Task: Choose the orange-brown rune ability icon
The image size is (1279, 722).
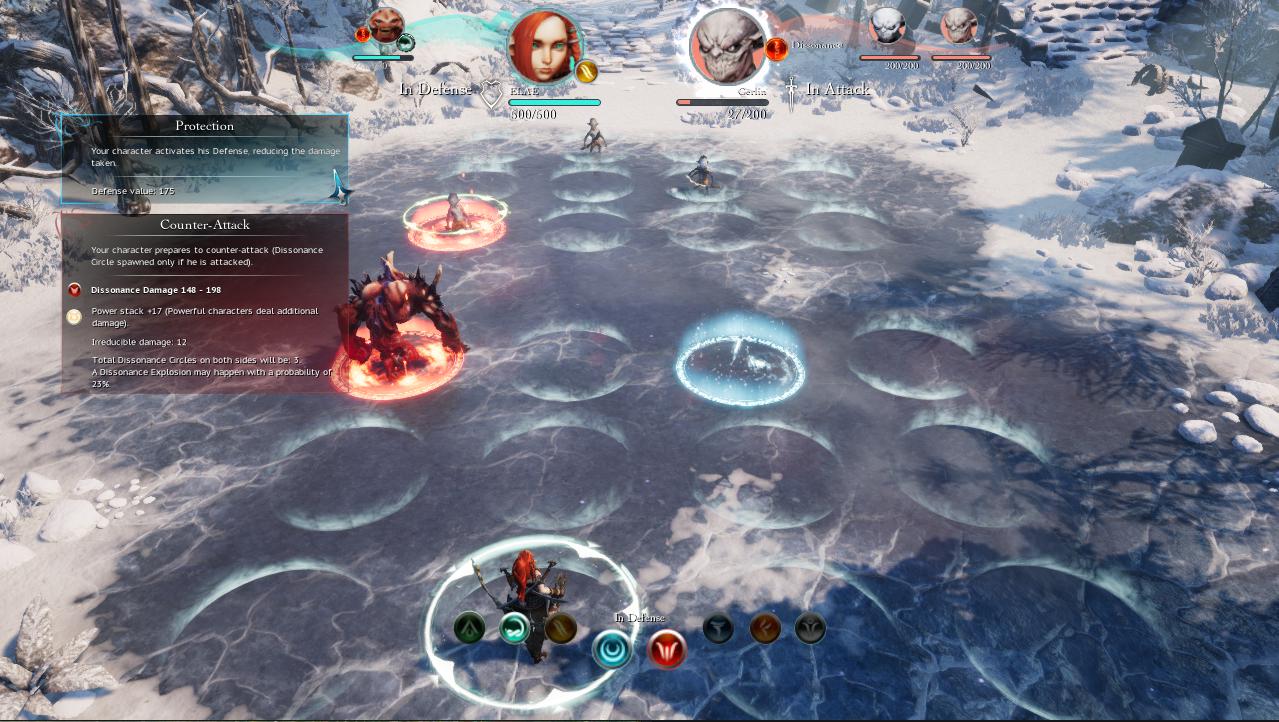Action: click(765, 628)
